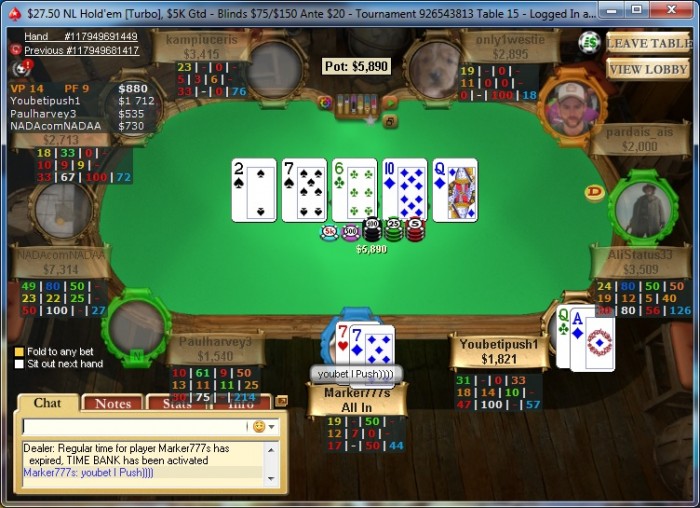Open the current Hand #117949691449 link

pos(81,36)
